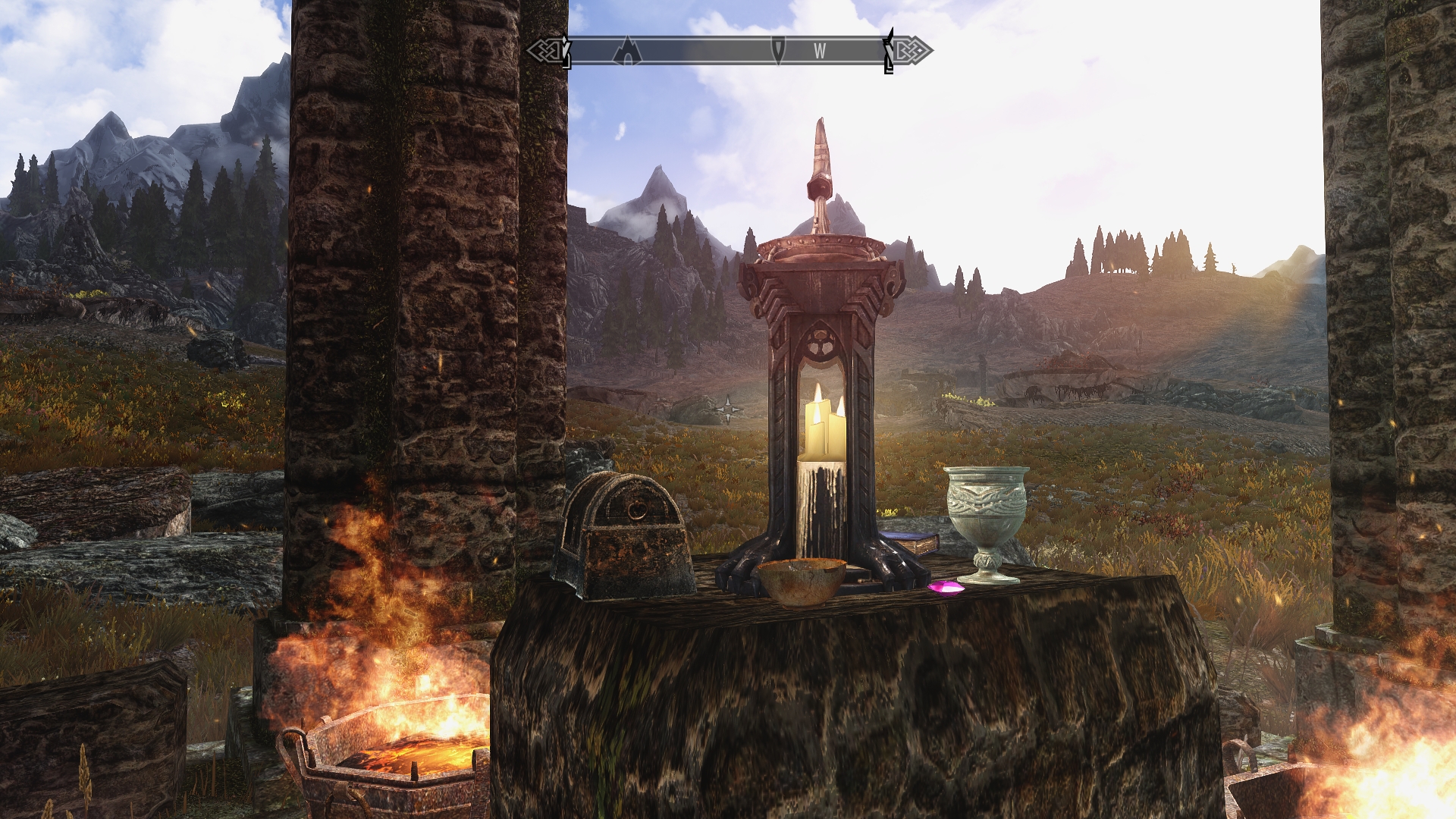Select the shield-shaped marker on the compass
This screenshot has width=1456, height=819.
tap(778, 50)
